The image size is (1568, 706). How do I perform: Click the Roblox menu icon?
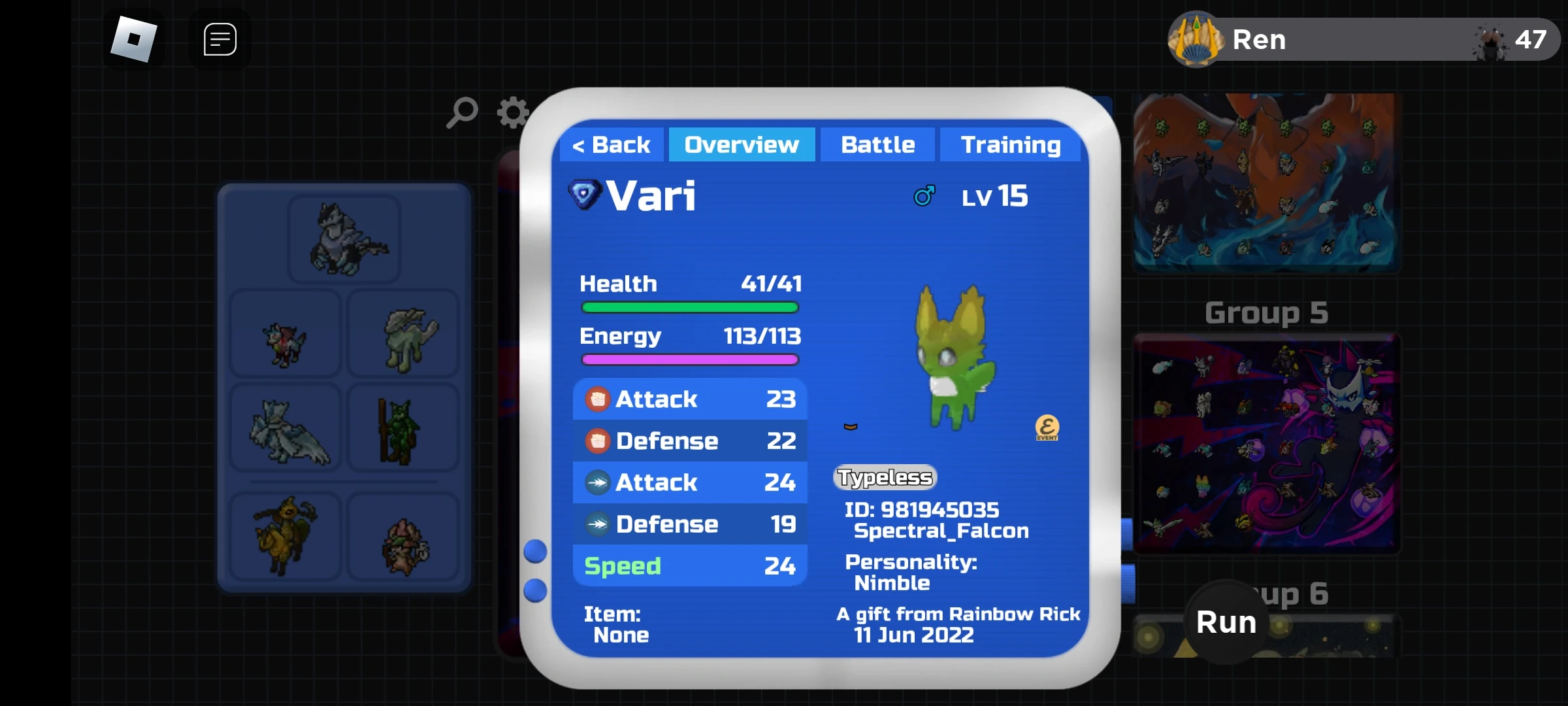(x=135, y=39)
